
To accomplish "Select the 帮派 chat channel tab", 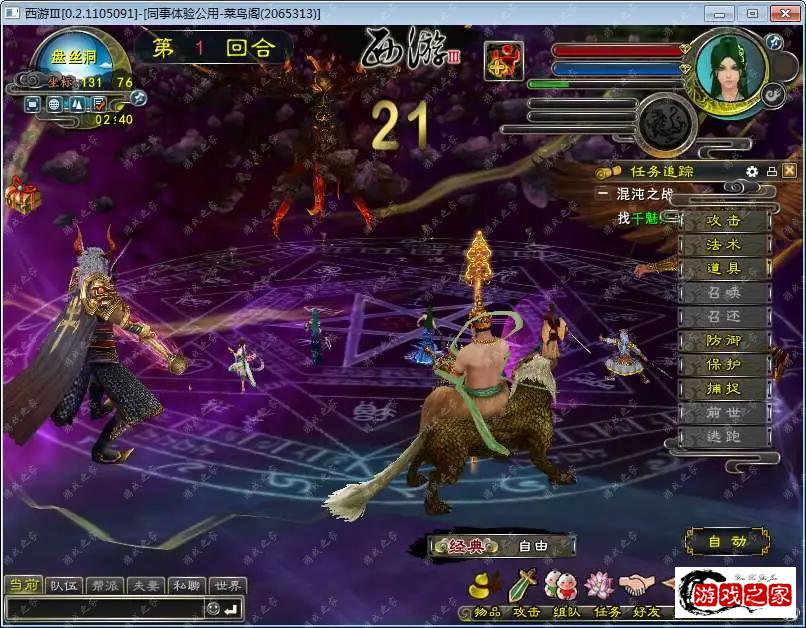I will (106, 586).
